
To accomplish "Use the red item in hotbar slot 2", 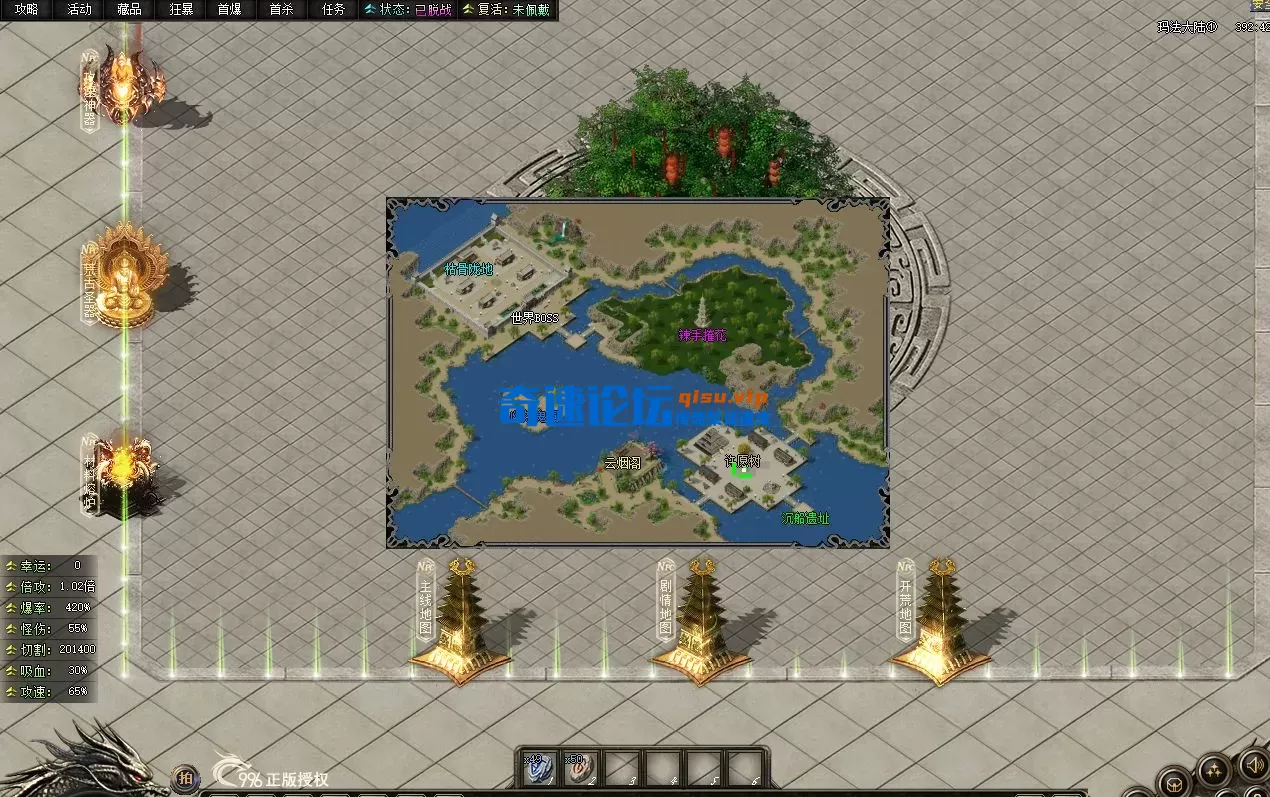I will [580, 768].
